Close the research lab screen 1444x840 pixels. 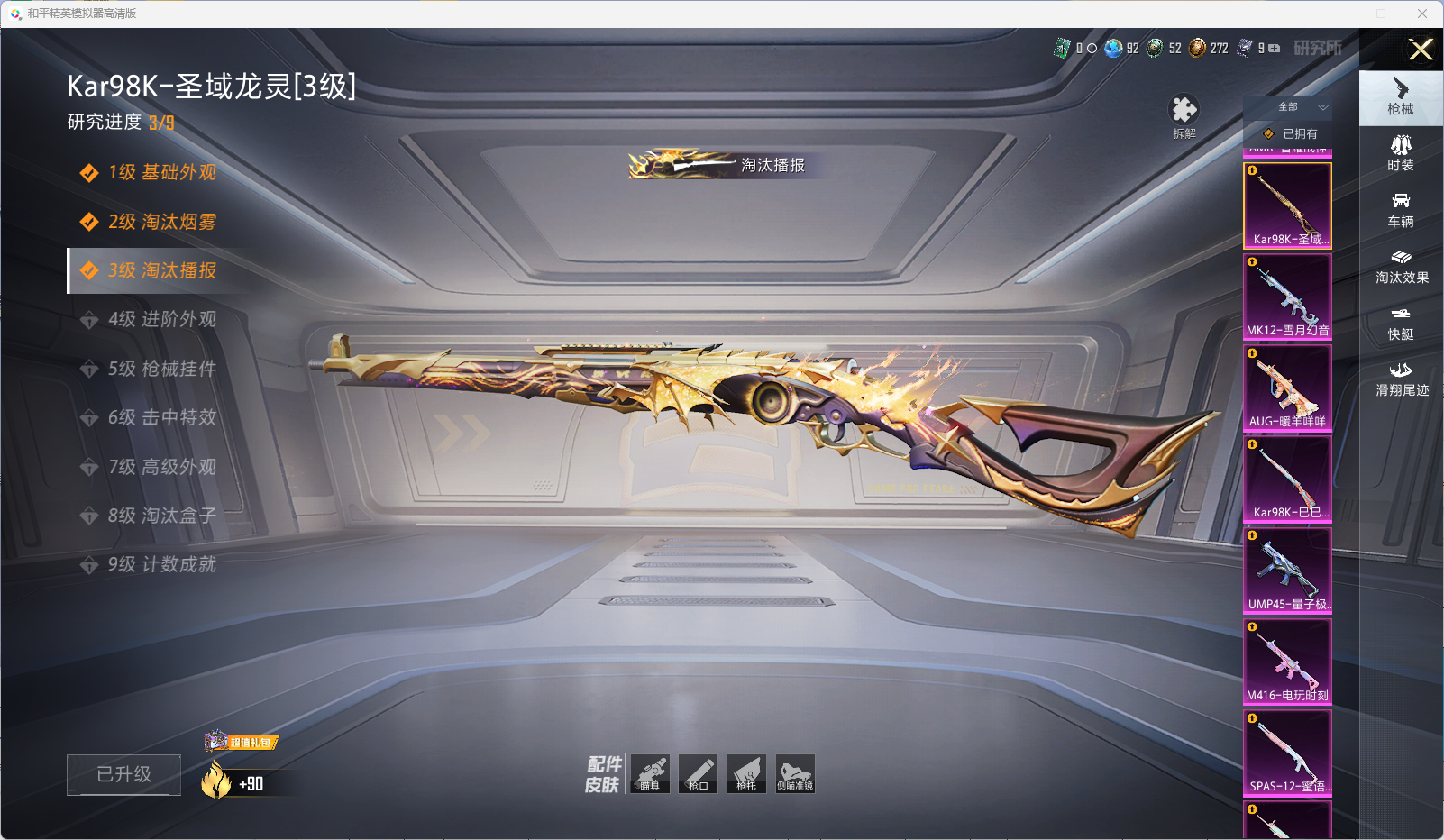pos(1421,50)
